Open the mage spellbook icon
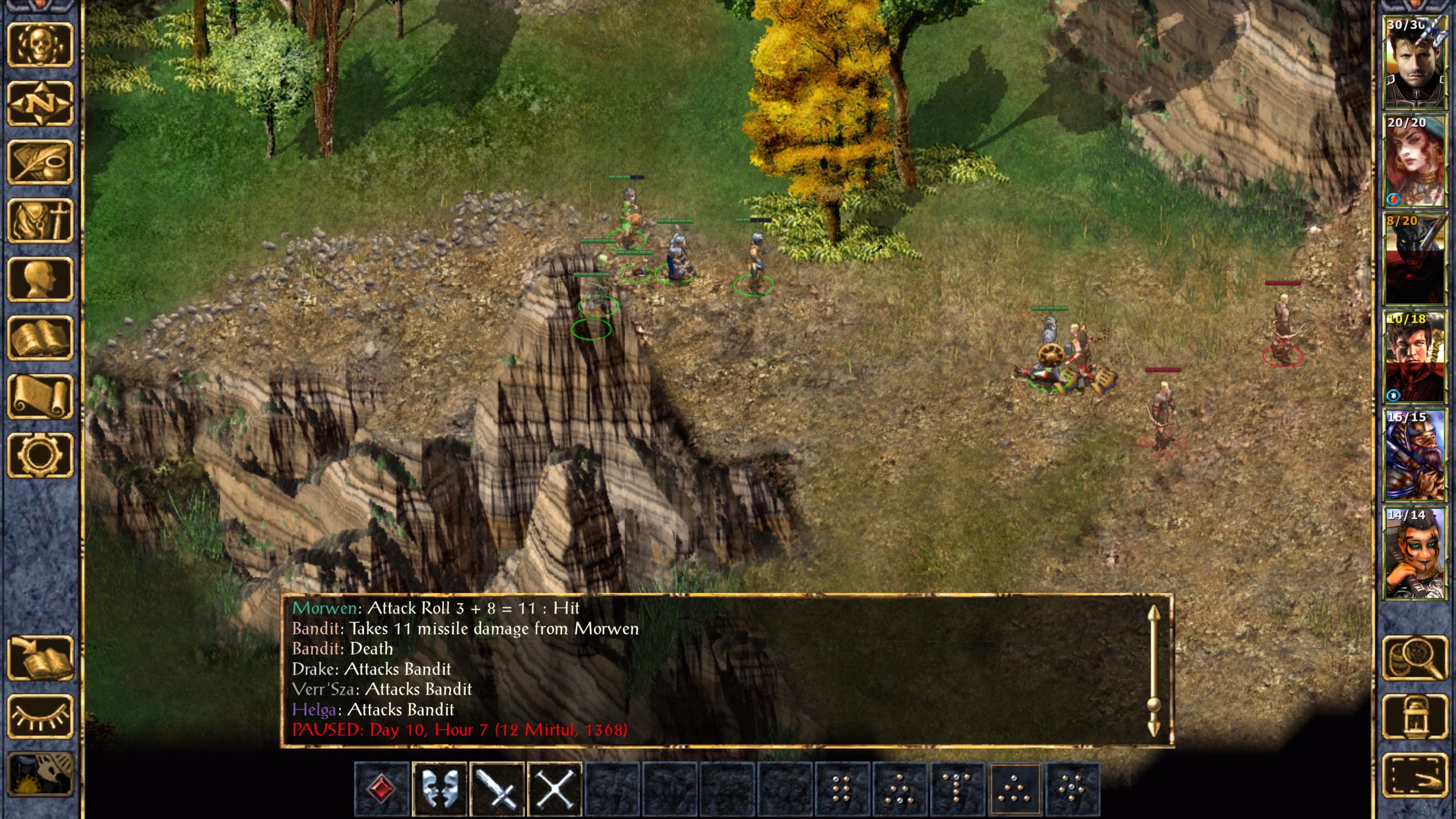The image size is (1456, 819). pyautogui.click(x=40, y=338)
